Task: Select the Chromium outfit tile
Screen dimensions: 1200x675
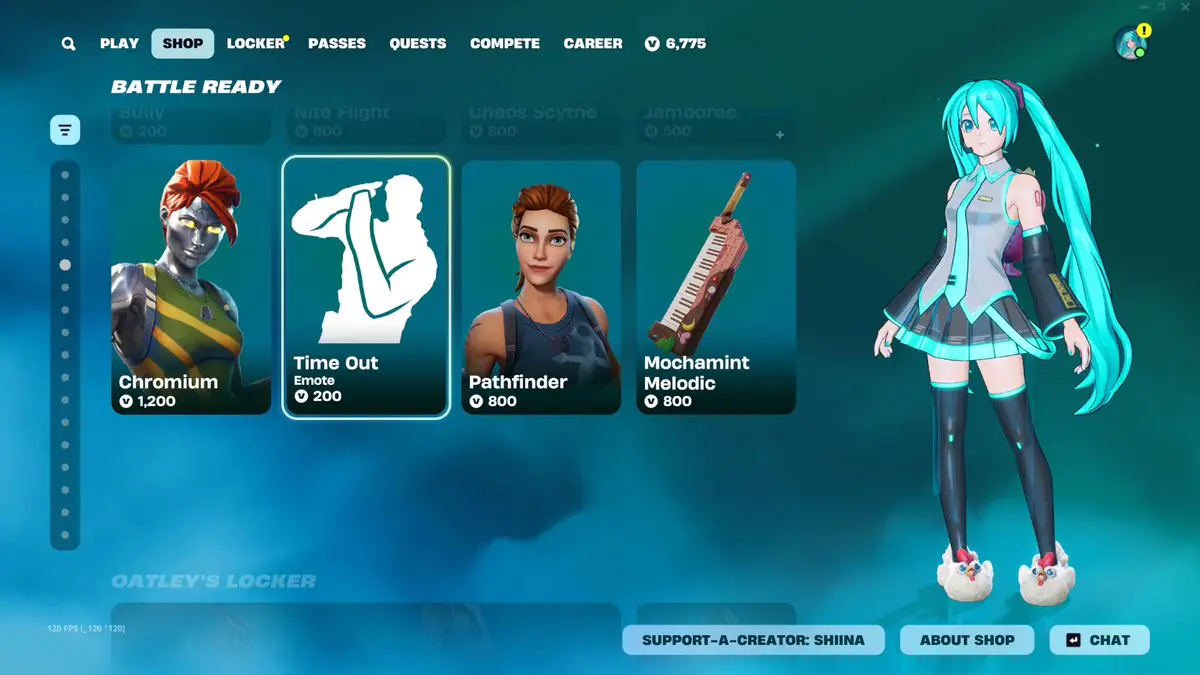Action: (x=191, y=287)
